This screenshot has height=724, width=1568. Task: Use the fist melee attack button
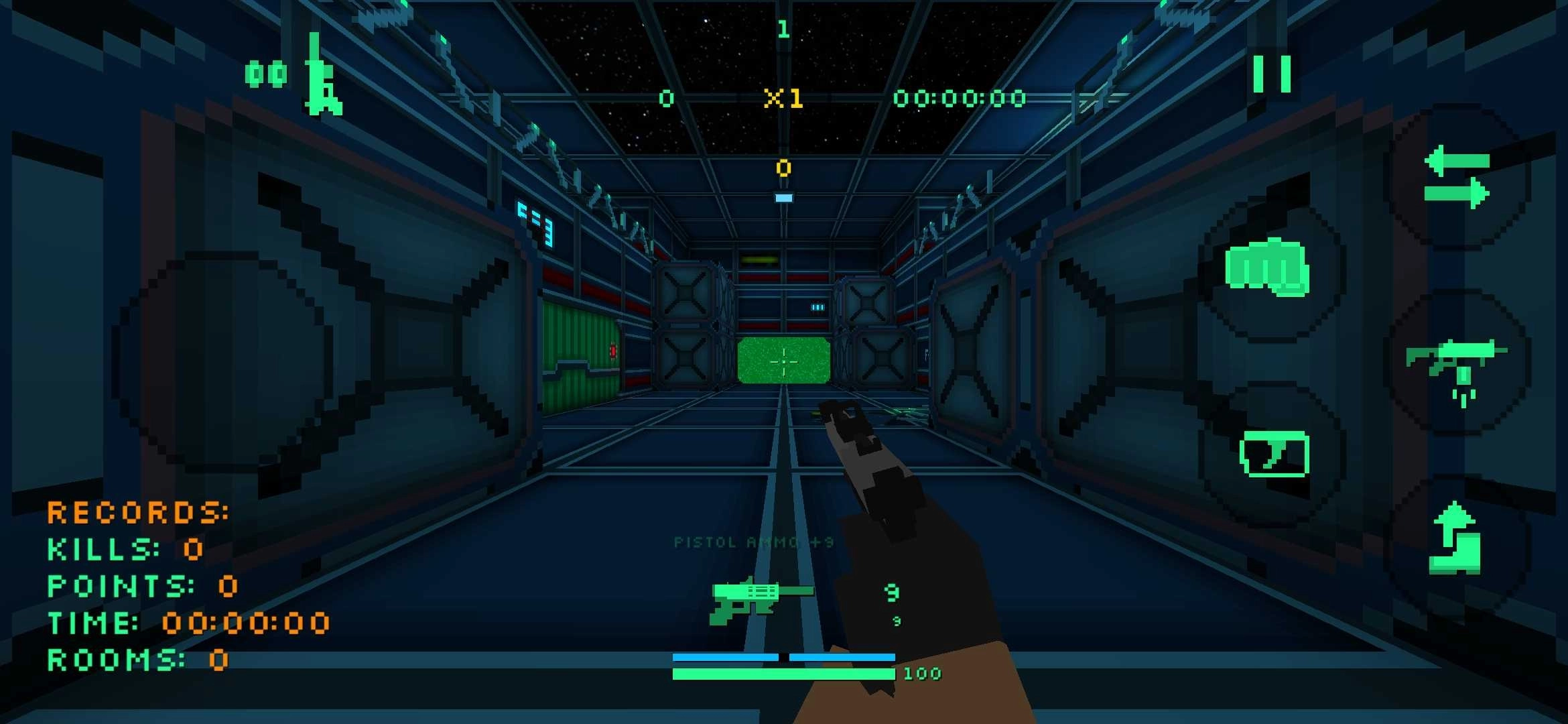[x=1267, y=267]
